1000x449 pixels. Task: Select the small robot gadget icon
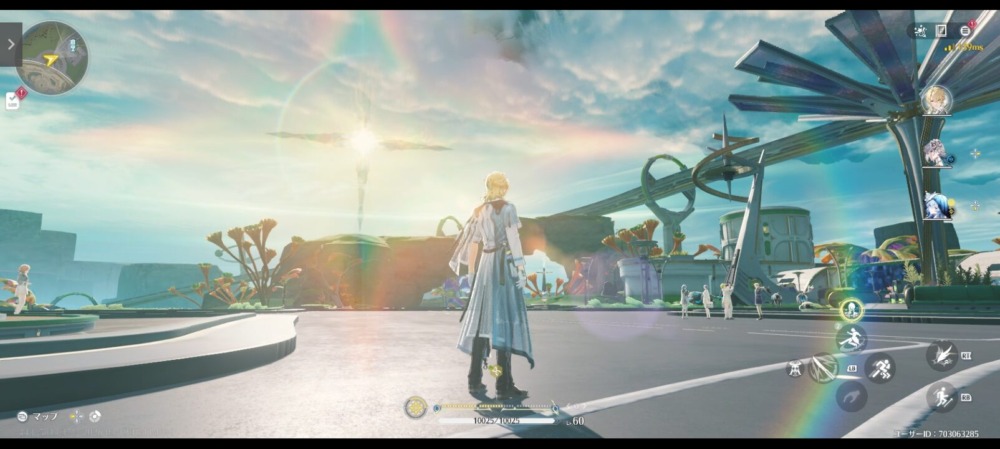tap(795, 368)
